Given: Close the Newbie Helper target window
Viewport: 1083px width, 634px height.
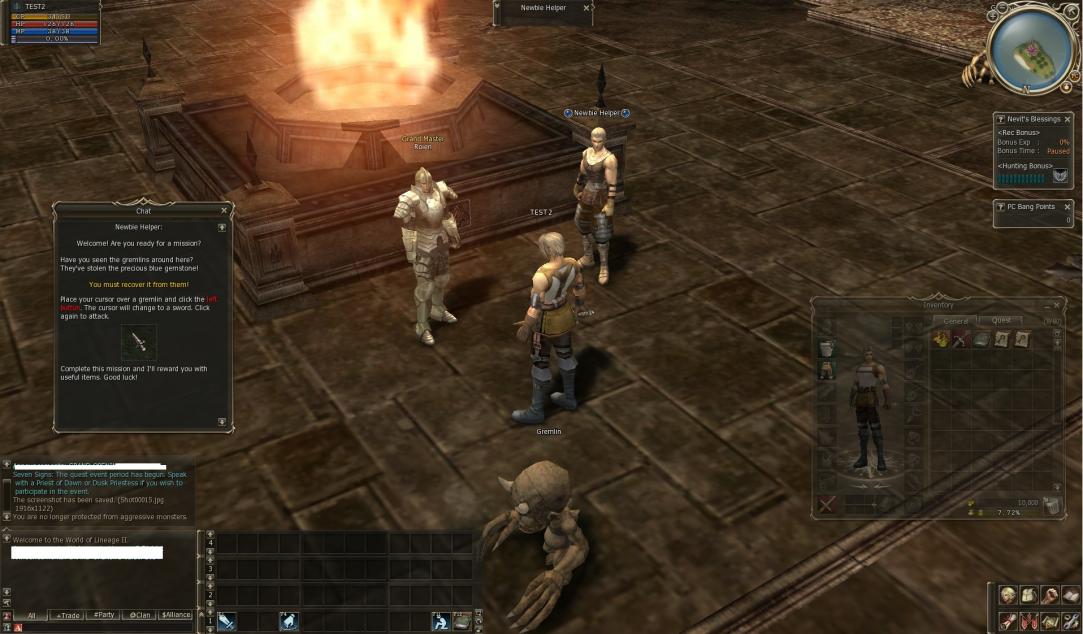Looking at the screenshot, I should [586, 8].
